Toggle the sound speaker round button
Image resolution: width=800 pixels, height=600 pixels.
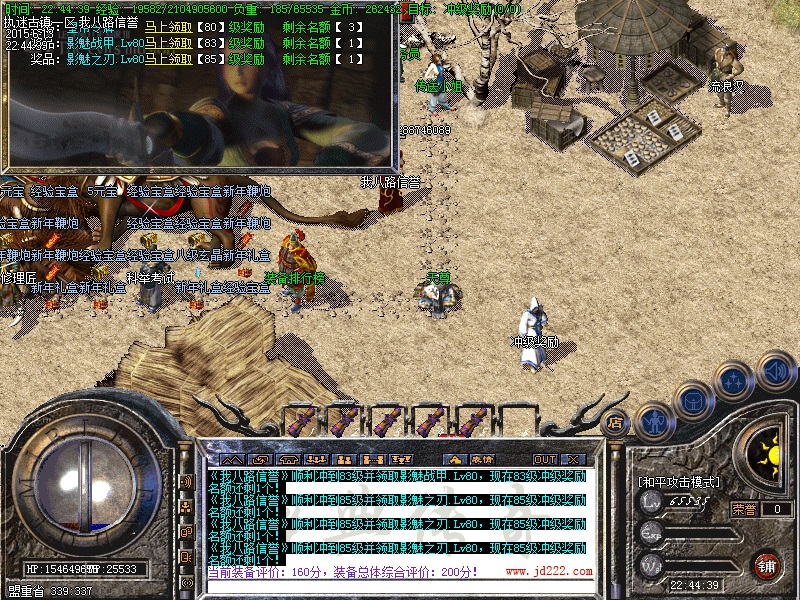pyautogui.click(x=775, y=370)
